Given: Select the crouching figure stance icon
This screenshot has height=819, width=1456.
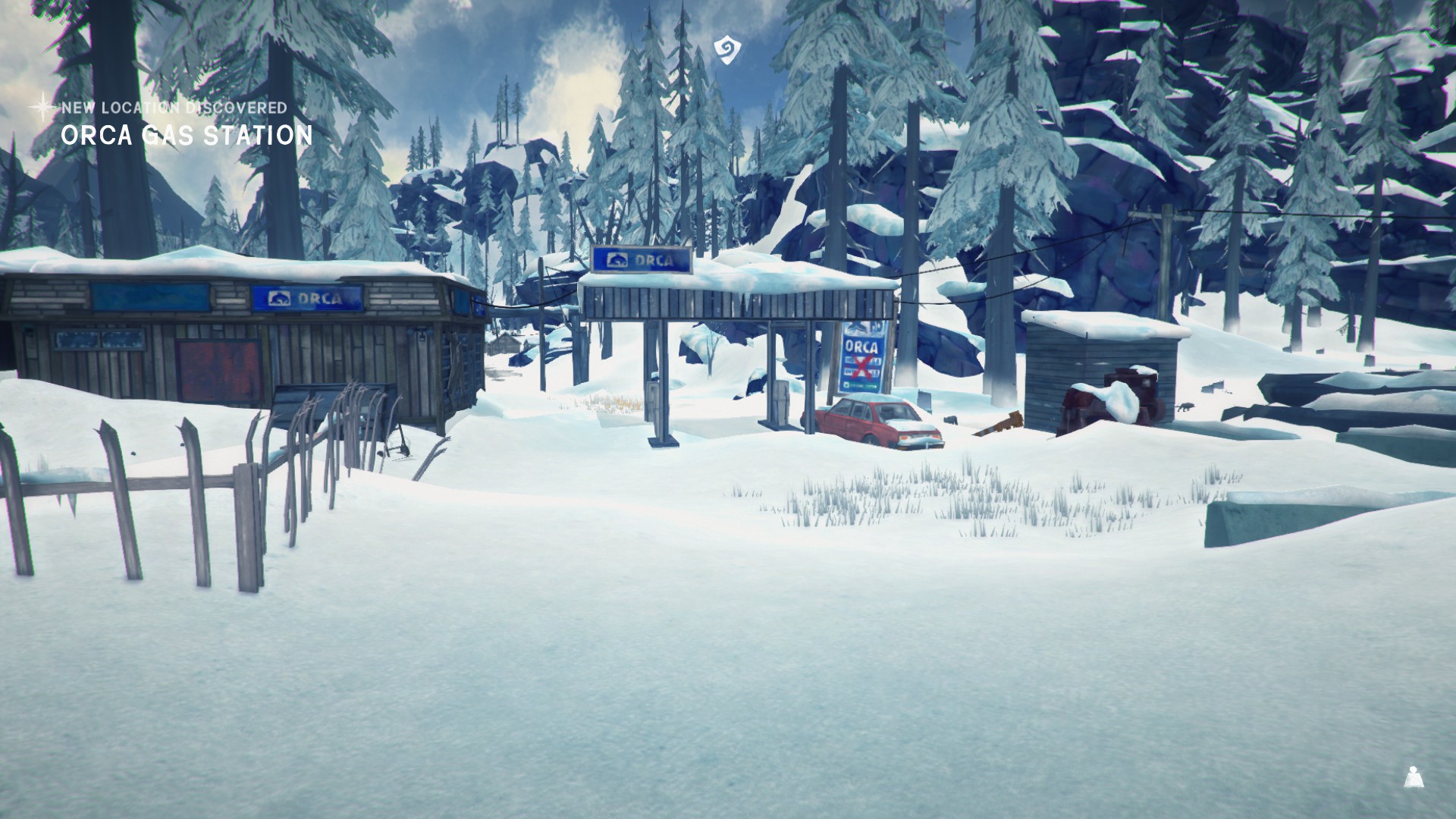Looking at the screenshot, I should click(1412, 777).
